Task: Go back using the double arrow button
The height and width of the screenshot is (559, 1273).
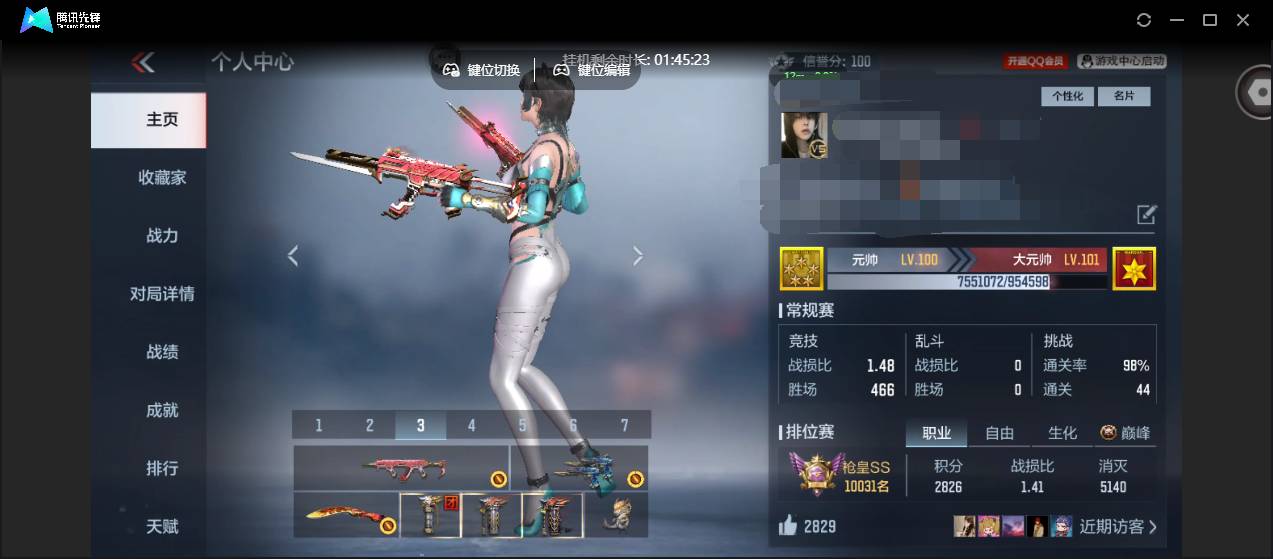Action: point(143,63)
